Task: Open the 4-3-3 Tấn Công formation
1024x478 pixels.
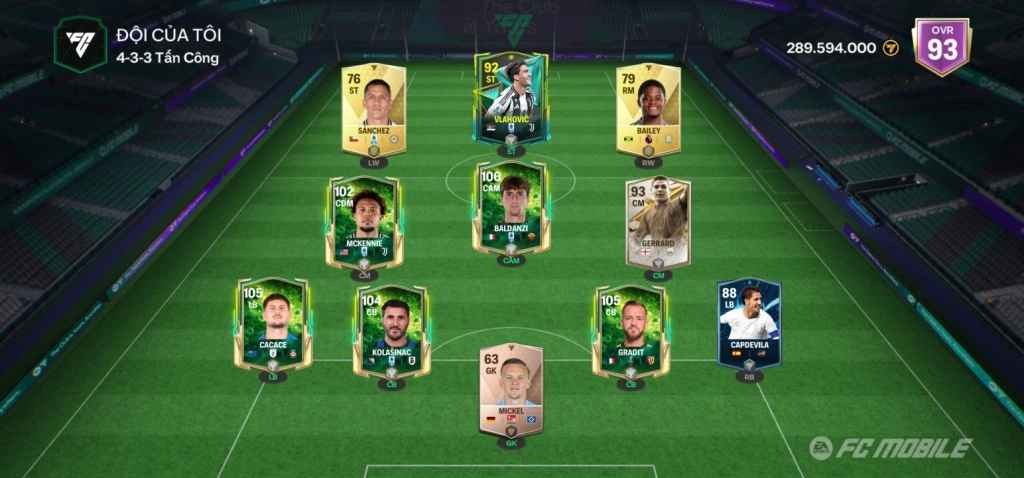Action: pyautogui.click(x=169, y=56)
